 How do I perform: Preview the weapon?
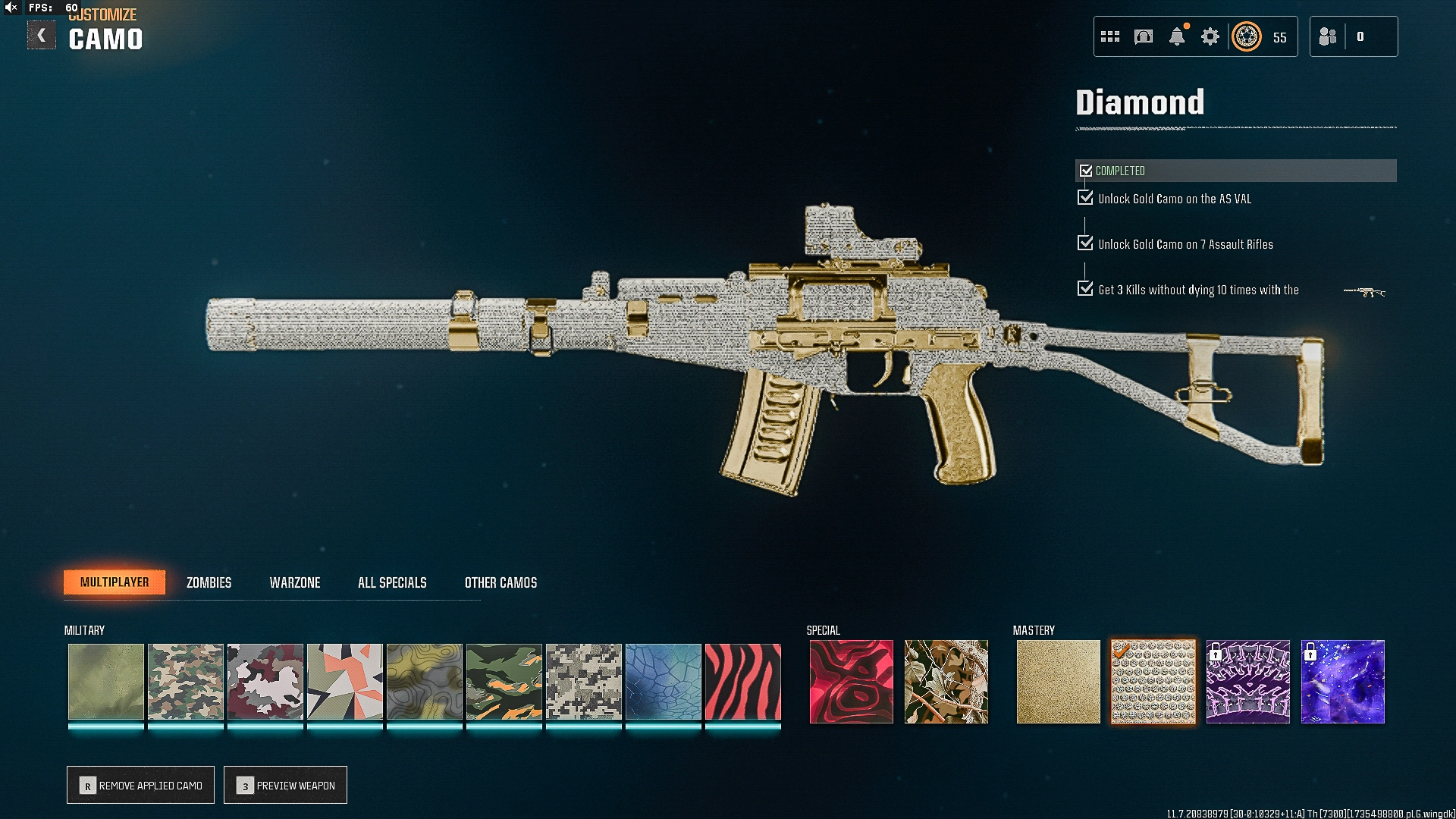point(286,785)
